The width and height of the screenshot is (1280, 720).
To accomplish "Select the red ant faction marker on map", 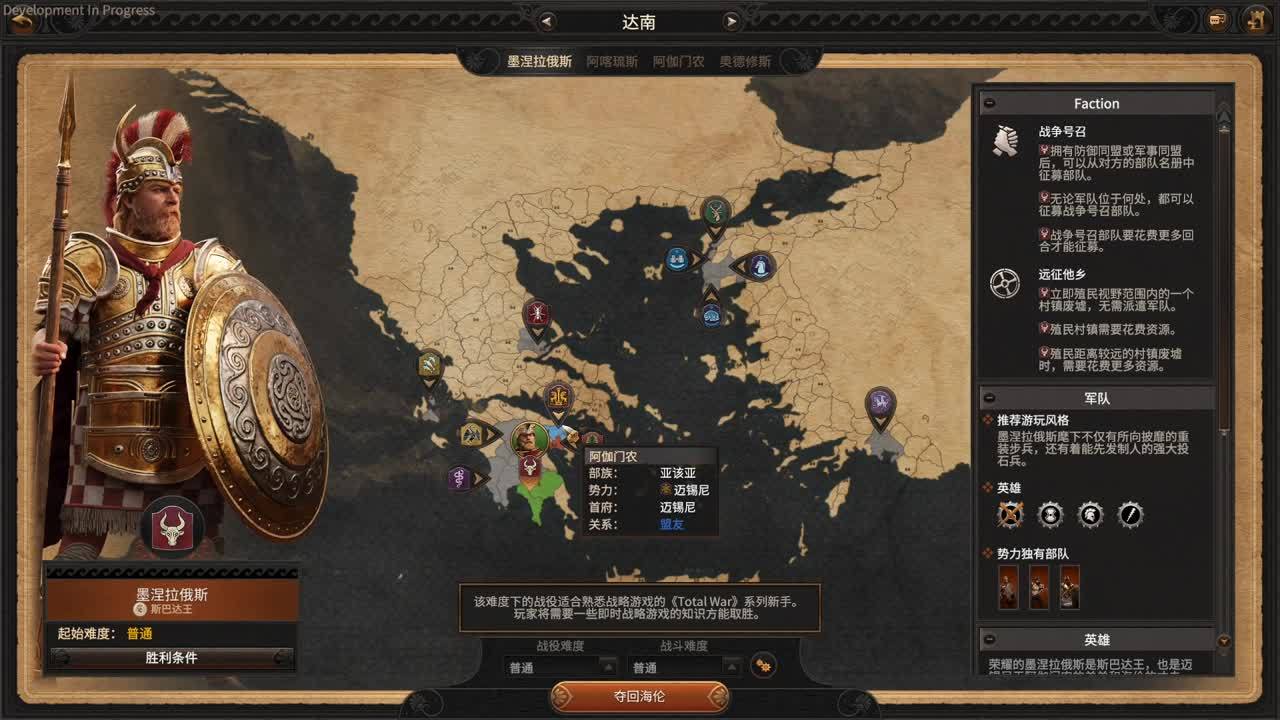I will (537, 313).
